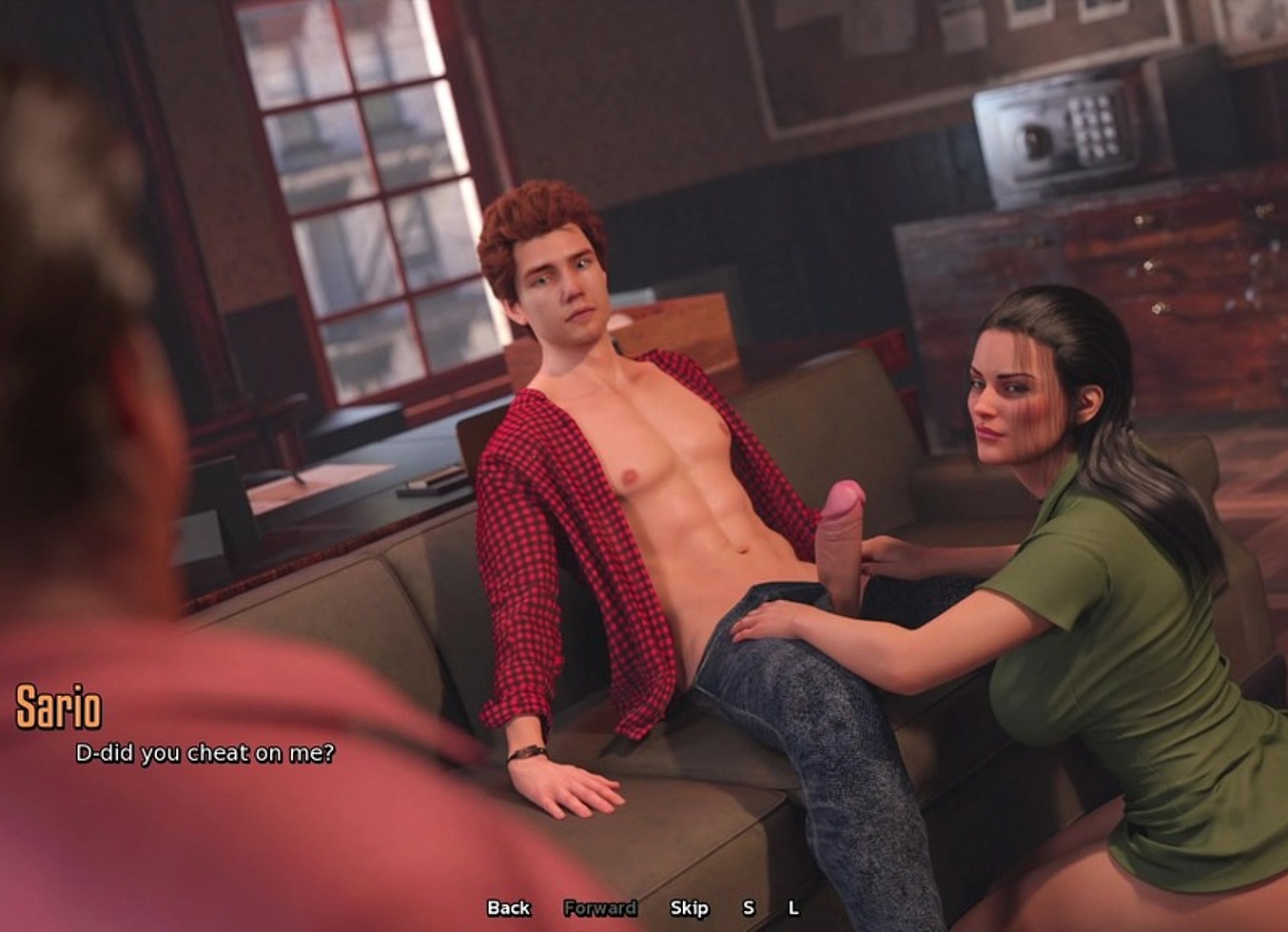Open the save menu via S
The height and width of the screenshot is (932, 1288).
click(x=749, y=908)
